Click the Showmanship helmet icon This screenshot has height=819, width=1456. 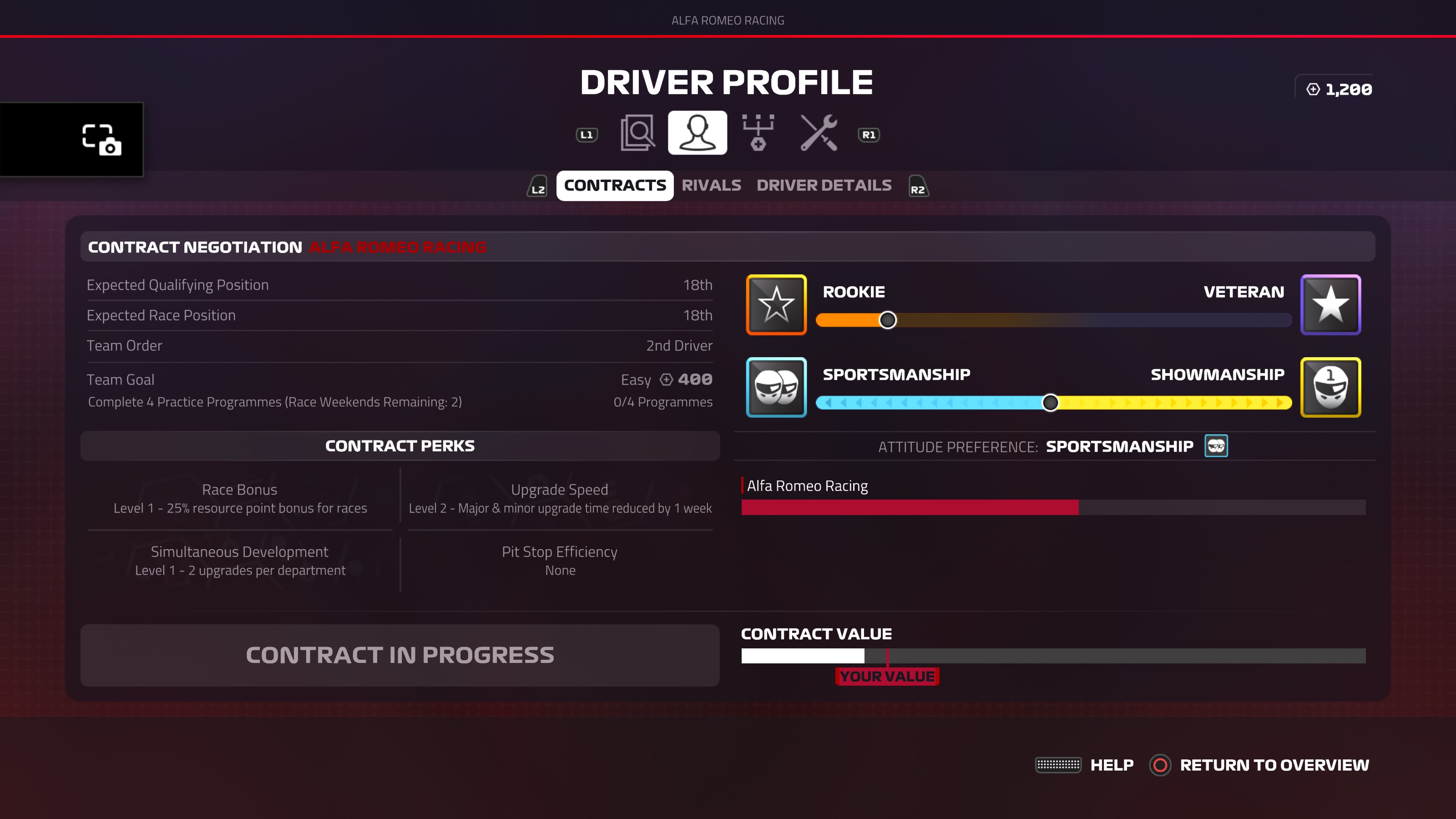[1330, 387]
